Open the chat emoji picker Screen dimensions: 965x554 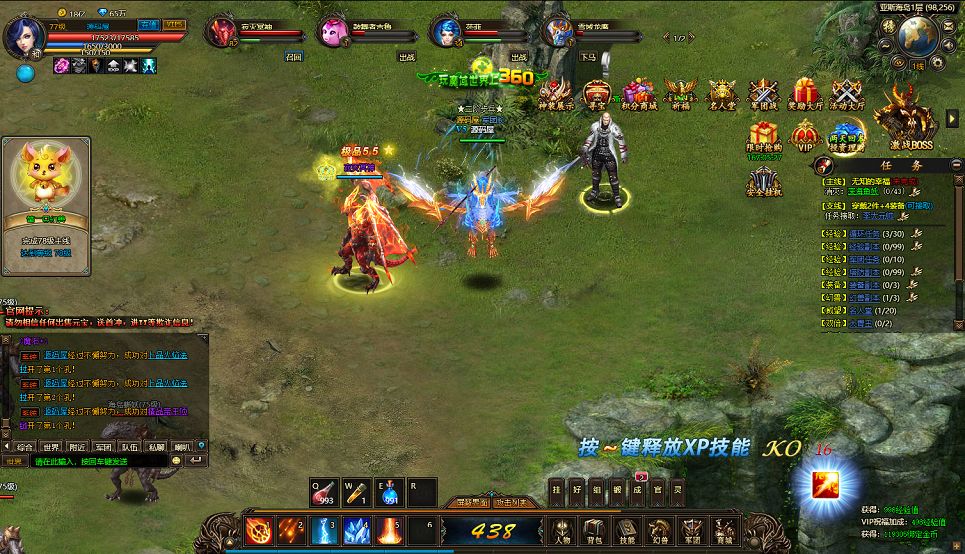[x=177, y=461]
